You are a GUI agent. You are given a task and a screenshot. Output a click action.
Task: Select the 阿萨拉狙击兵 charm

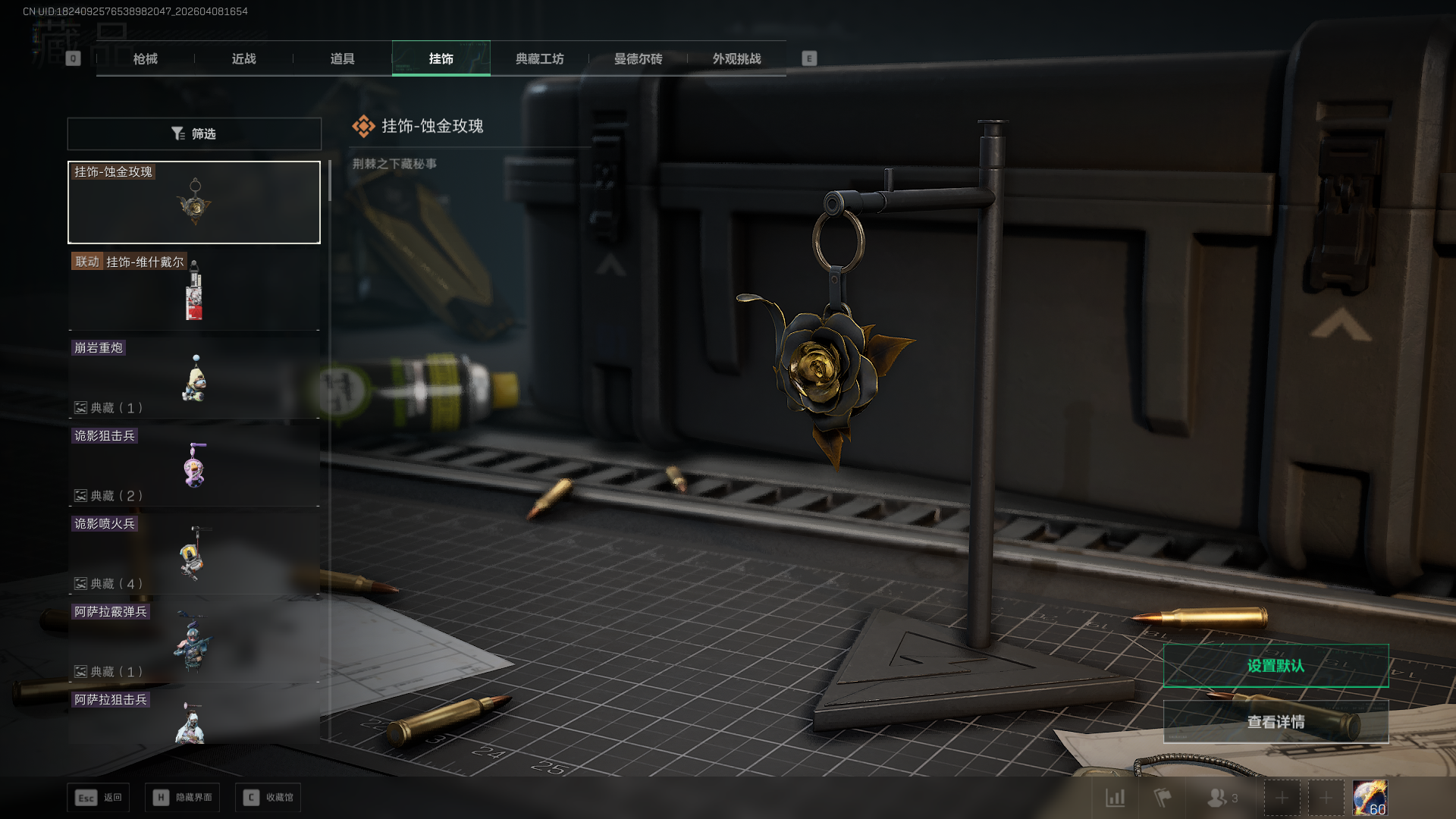tap(194, 717)
